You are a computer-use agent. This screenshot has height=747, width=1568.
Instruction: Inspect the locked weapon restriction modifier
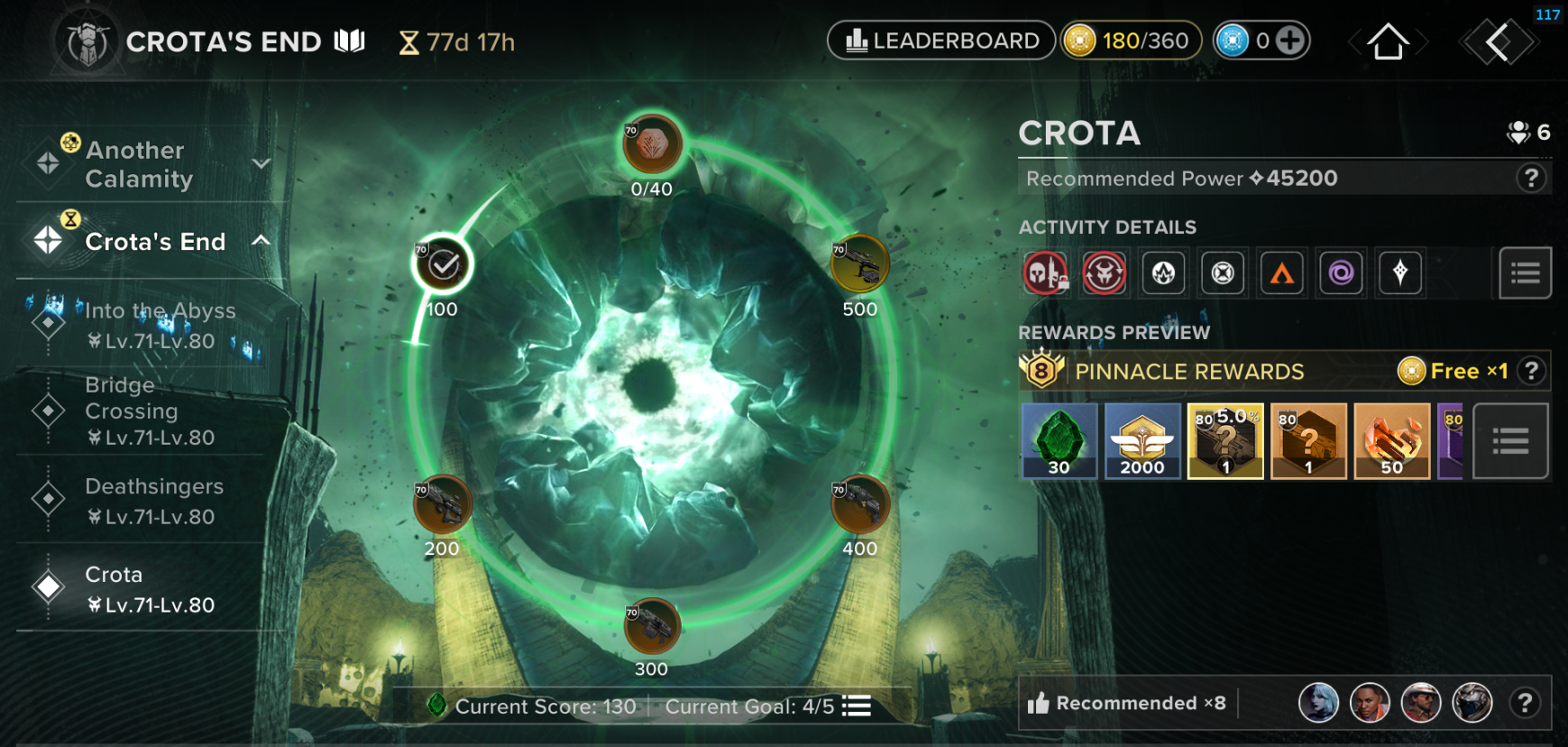(1045, 272)
